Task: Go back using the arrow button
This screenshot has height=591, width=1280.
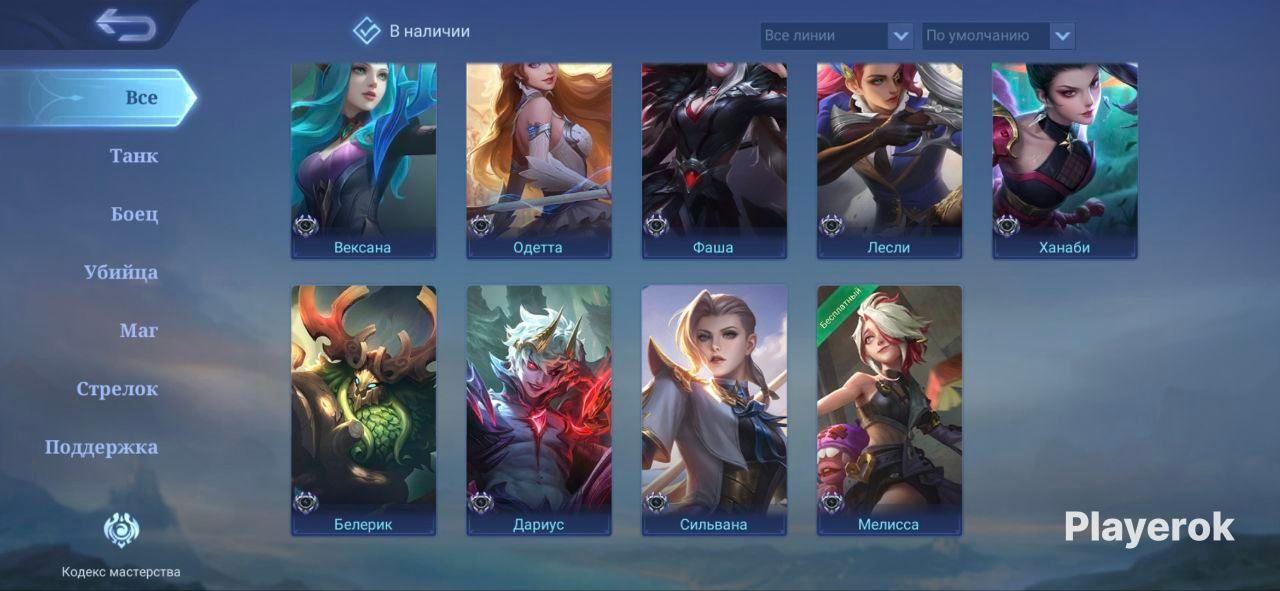Action: coord(126,25)
